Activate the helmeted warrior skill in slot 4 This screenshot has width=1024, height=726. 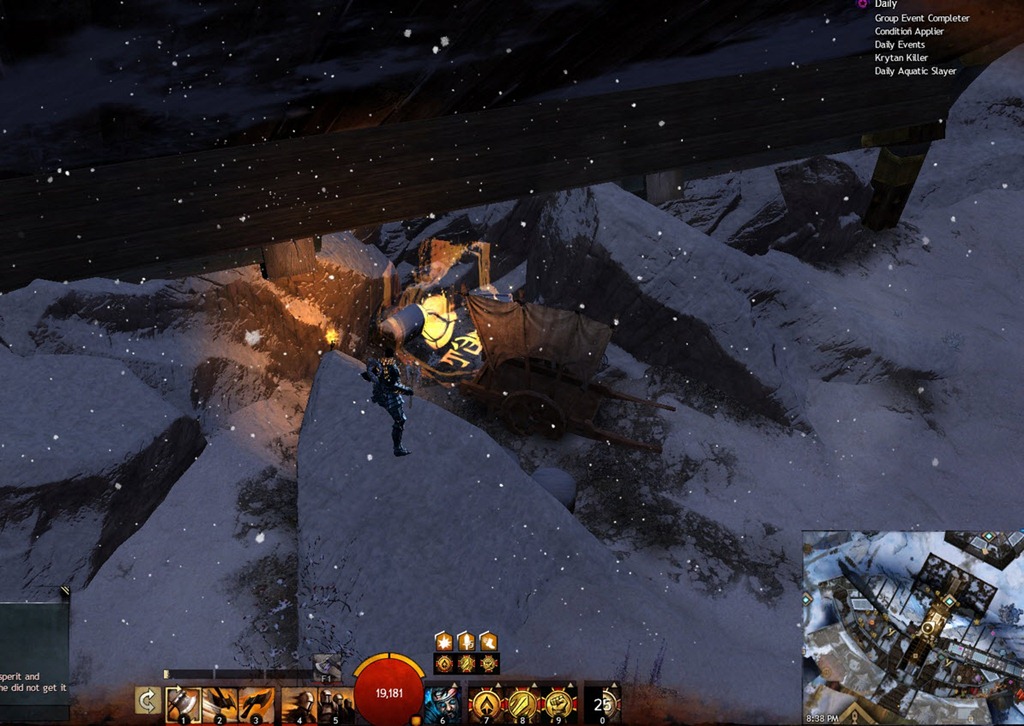(298, 703)
